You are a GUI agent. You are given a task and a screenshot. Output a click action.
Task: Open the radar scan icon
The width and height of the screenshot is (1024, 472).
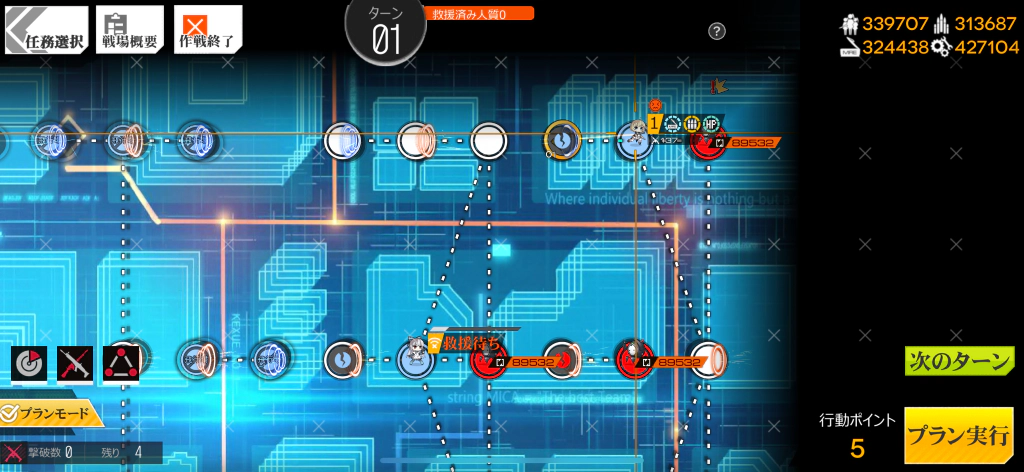click(29, 364)
